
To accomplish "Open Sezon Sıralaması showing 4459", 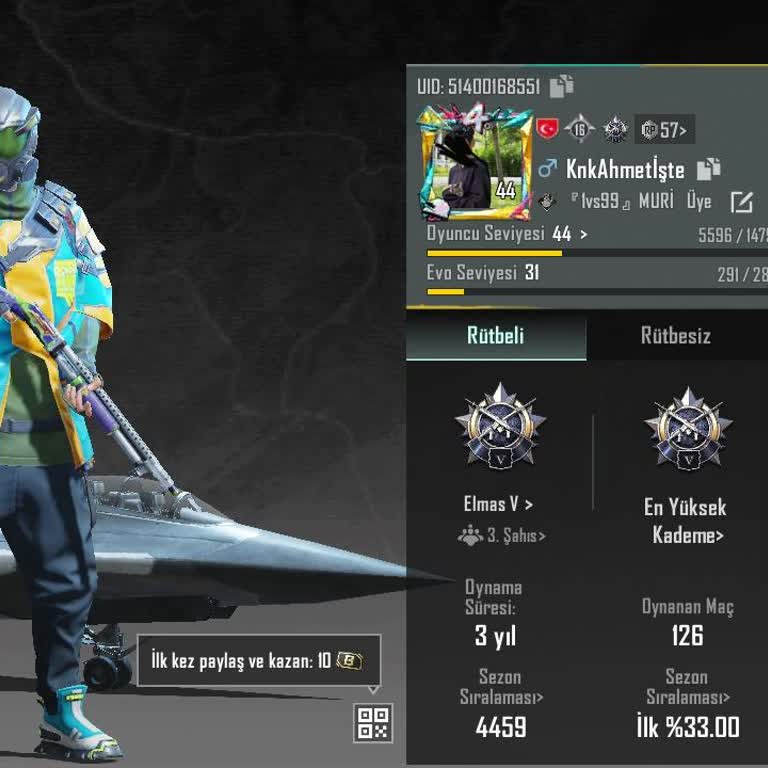I will pos(500,687).
